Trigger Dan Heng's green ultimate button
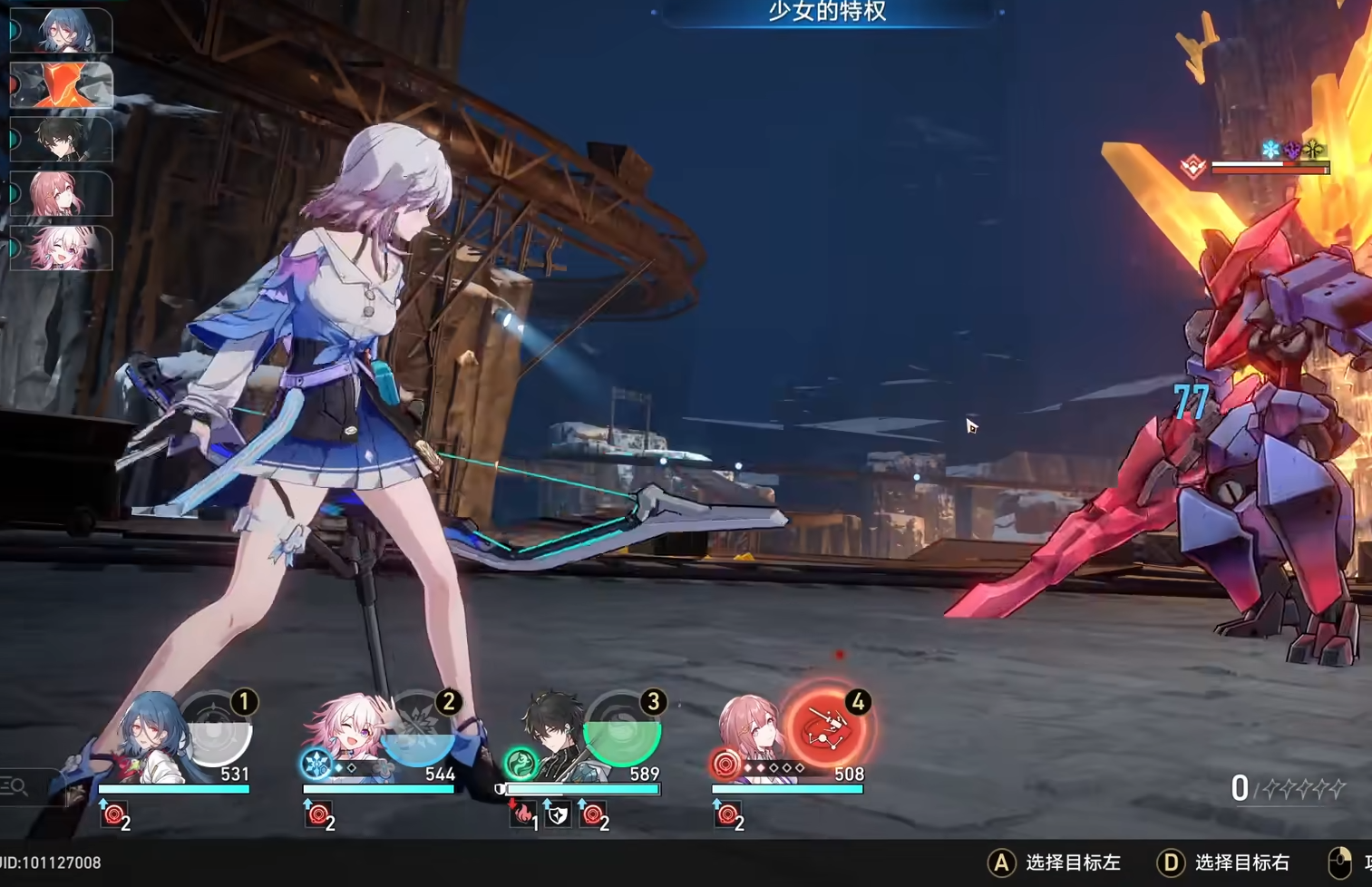Viewport: 1372px width, 887px height. [622, 731]
